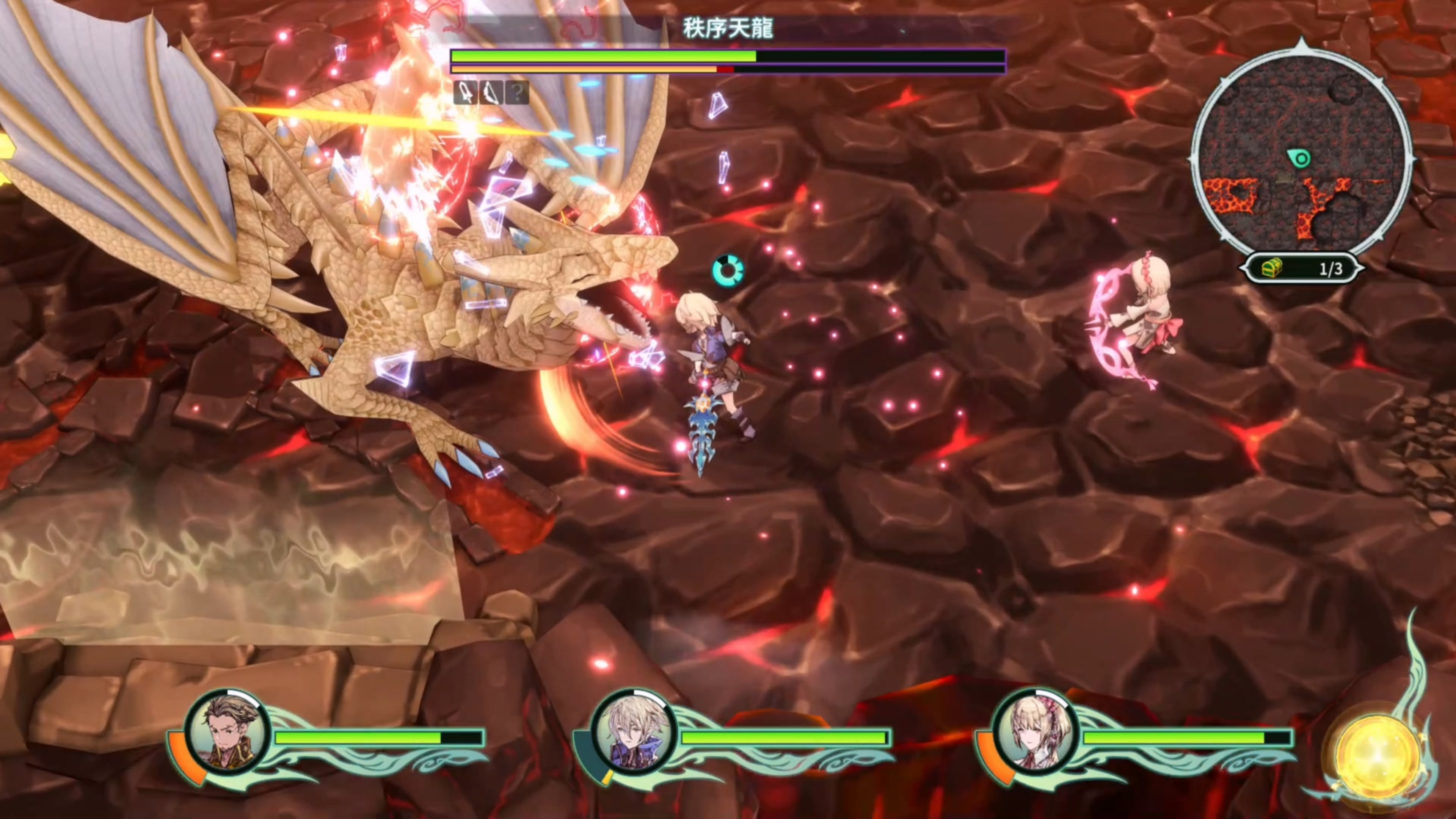This screenshot has width=1456, height=819.
Task: Click the fang weakness icon beside the sword icon
Action: coord(491,92)
